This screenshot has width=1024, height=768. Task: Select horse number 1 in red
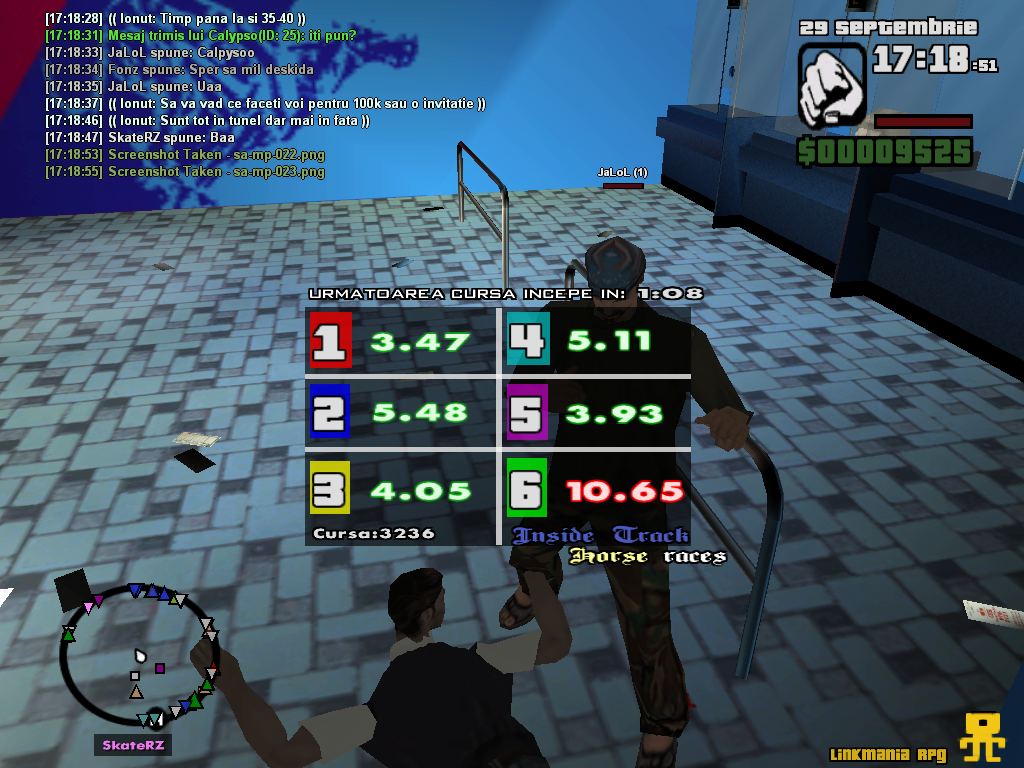pyautogui.click(x=330, y=341)
